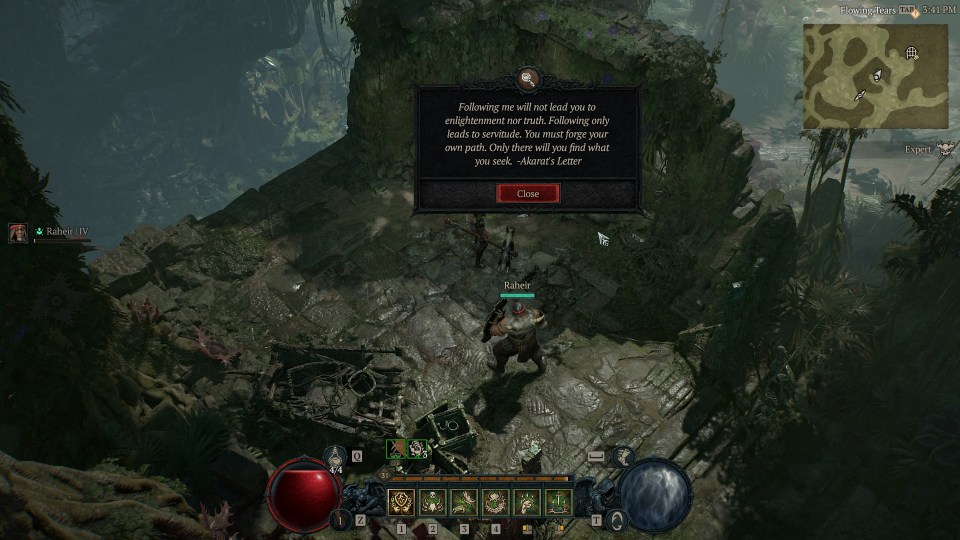Click the magnifying glass icon atop the dialog
The height and width of the screenshot is (540, 960).
527,77
